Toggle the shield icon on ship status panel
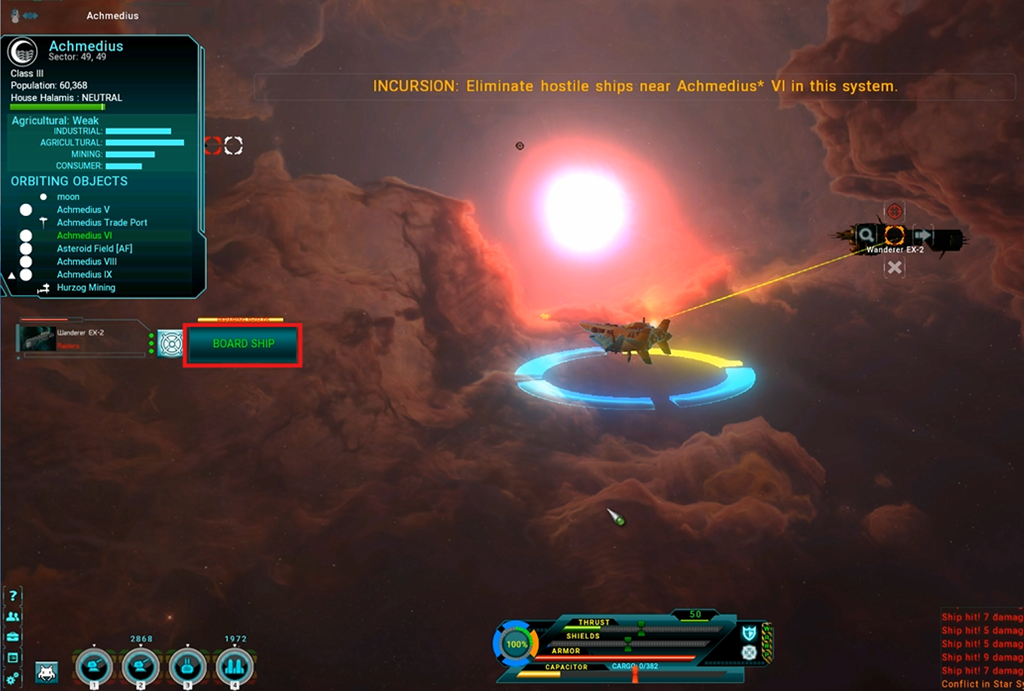1024x691 pixels. [x=748, y=632]
